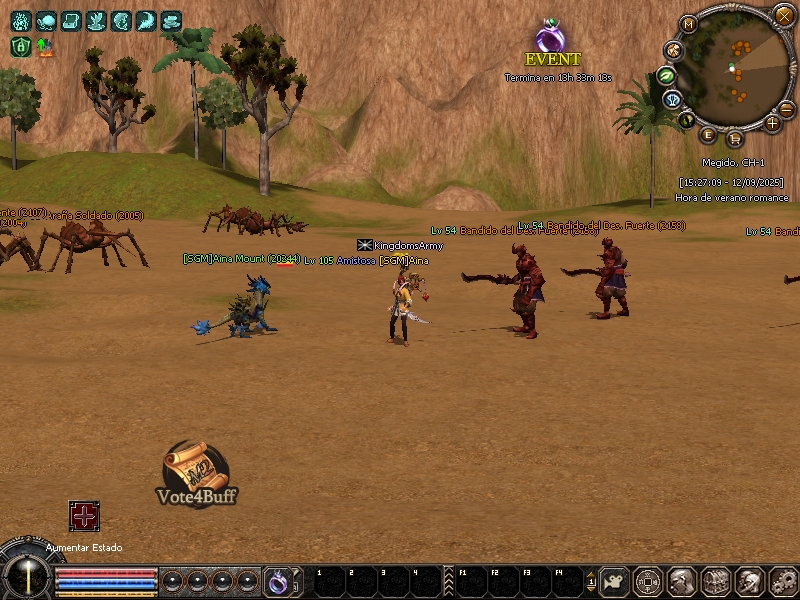
Task: Click the camera icon in the bottom bar
Action: [616, 580]
